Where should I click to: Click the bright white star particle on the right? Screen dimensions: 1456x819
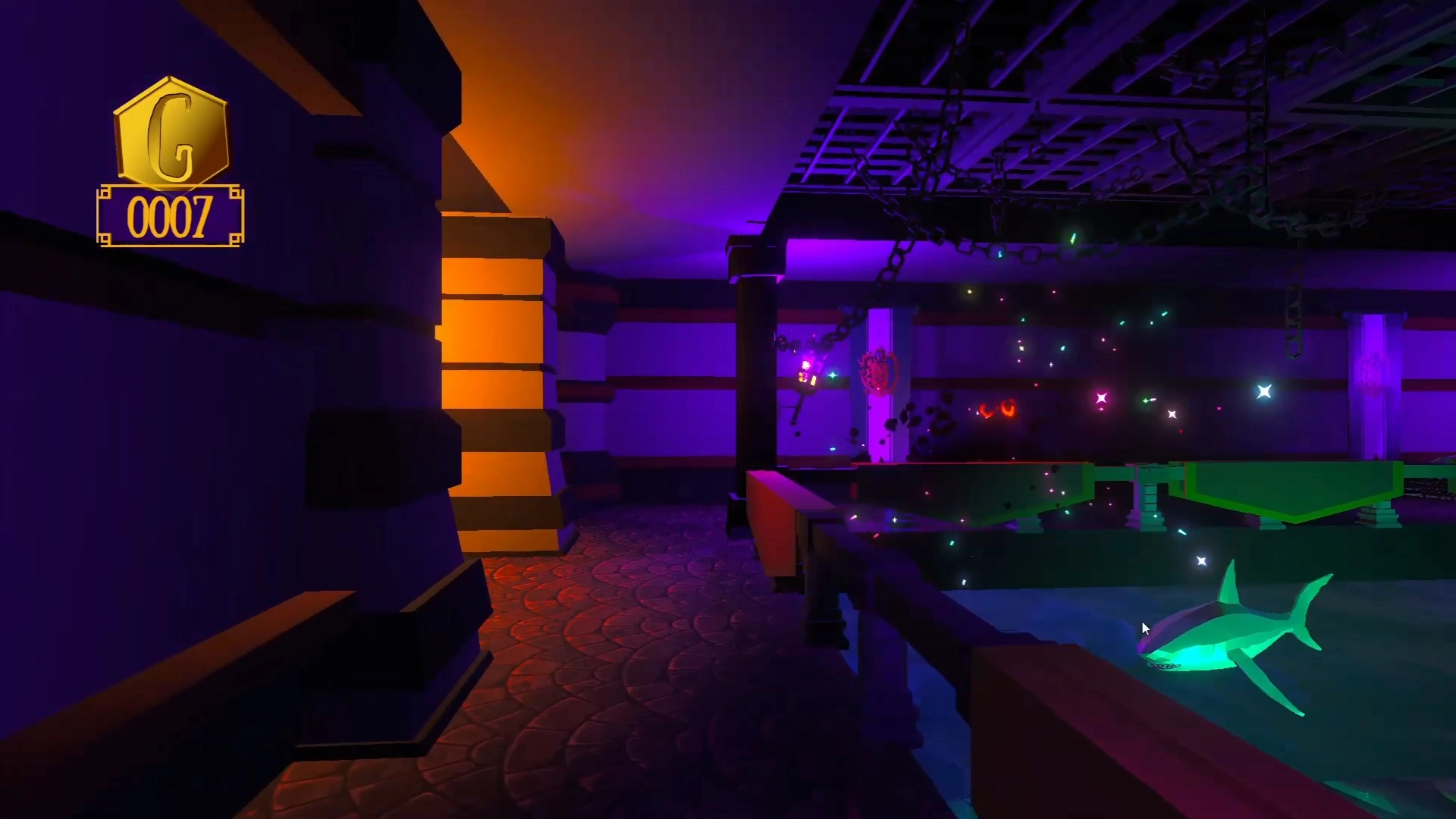1263,391
